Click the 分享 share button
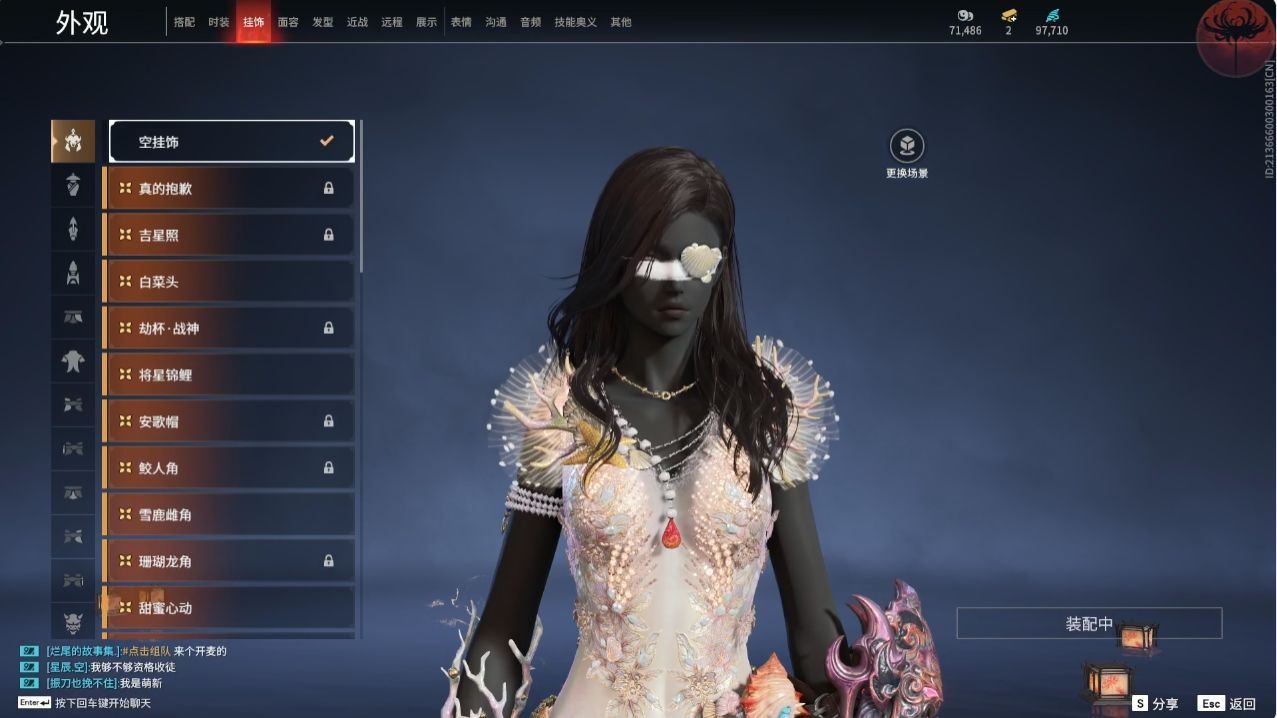This screenshot has width=1277, height=718. pos(1156,704)
